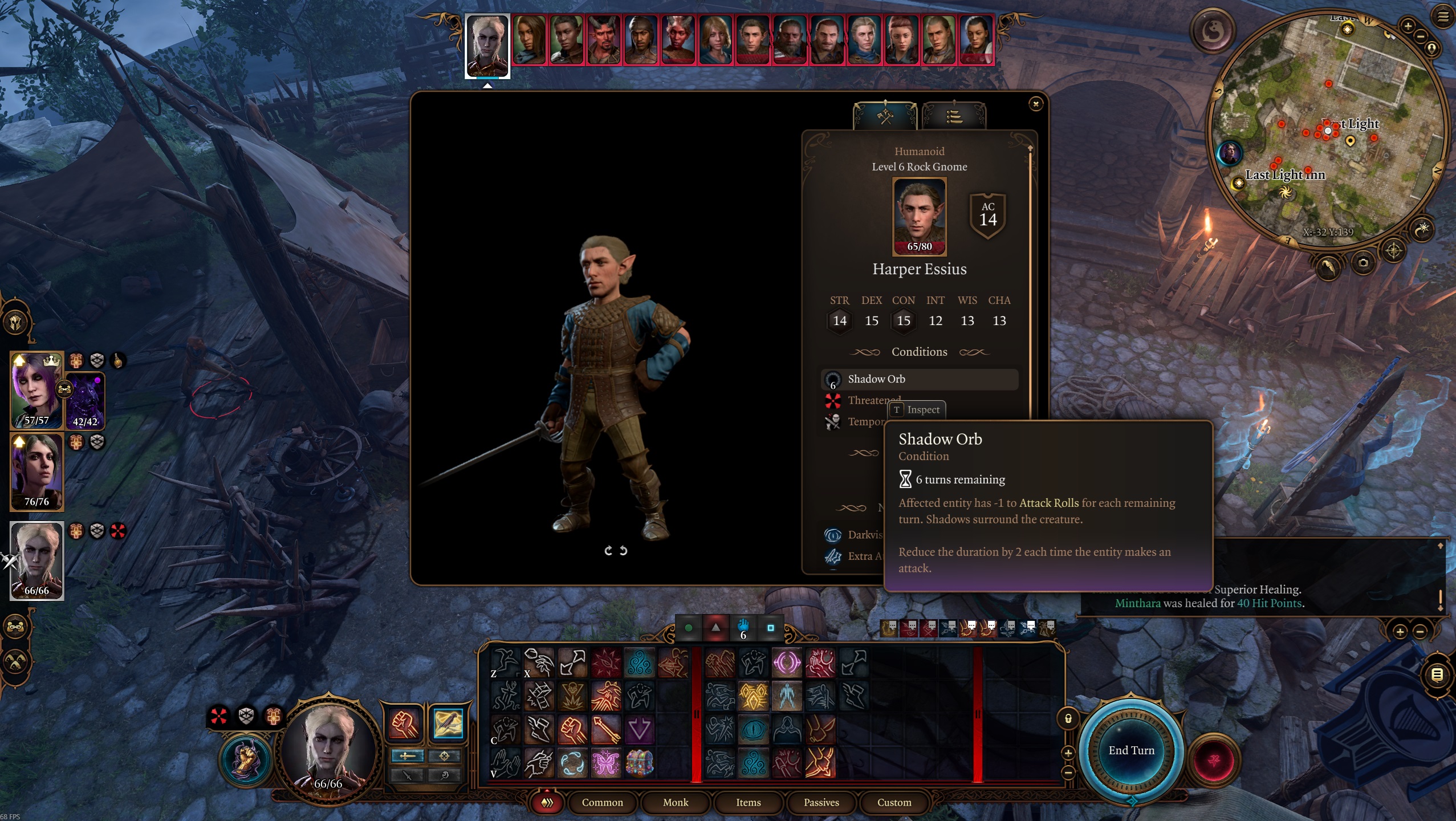Open the Last Light Inn minimap
1456x821 pixels.
point(1328,131)
